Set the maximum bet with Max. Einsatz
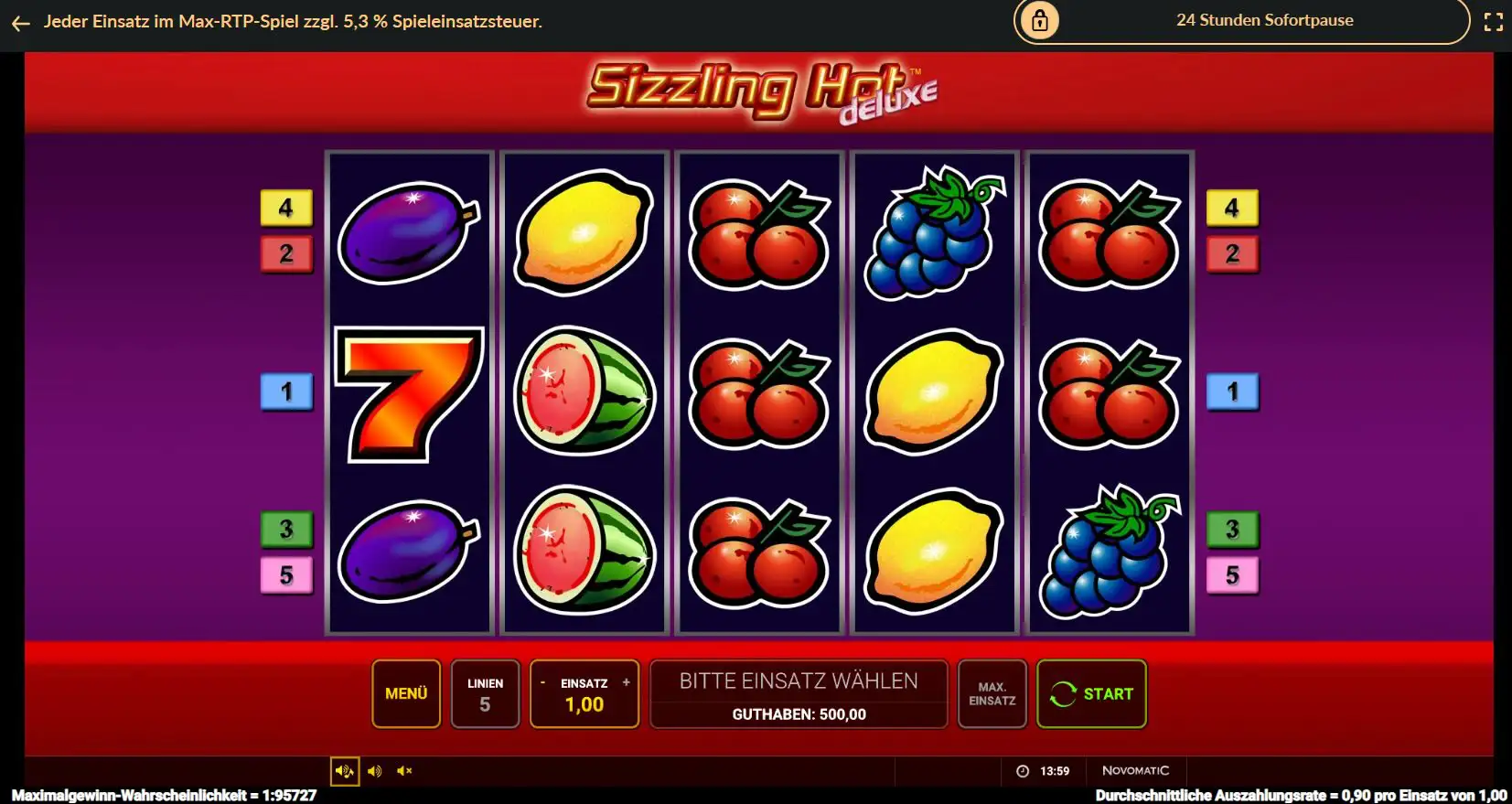This screenshot has width=1512, height=804. (x=992, y=693)
